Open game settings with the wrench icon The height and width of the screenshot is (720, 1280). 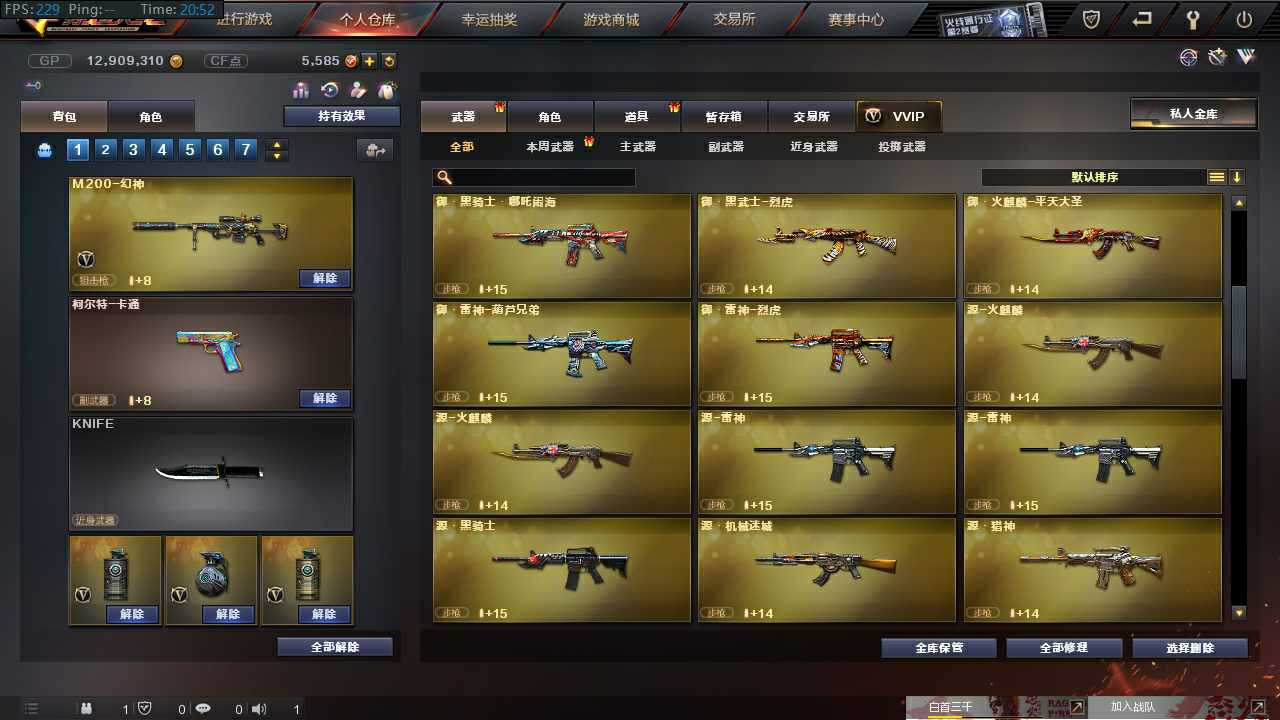click(x=1193, y=18)
